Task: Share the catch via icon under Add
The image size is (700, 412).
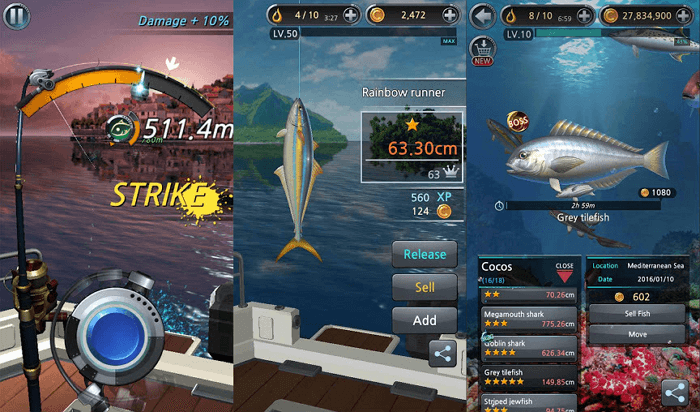Action: 443,352
